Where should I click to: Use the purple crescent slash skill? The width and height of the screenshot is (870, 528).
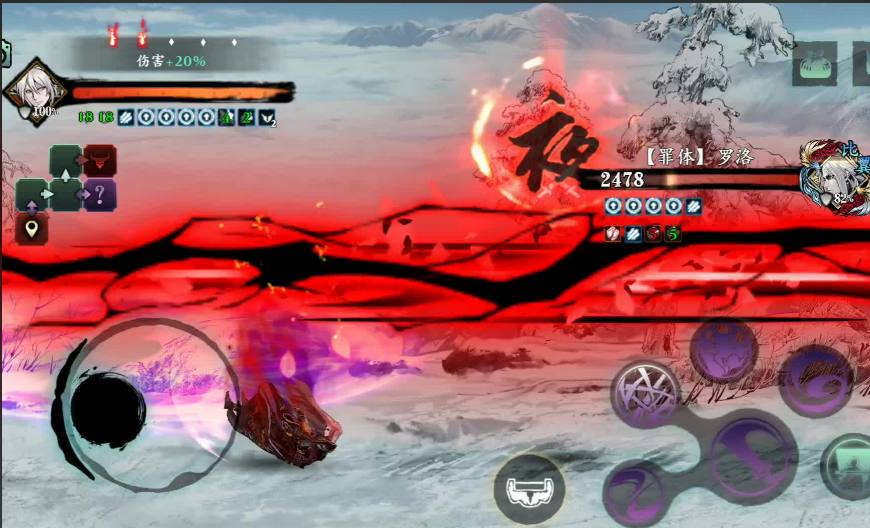[x=815, y=380]
